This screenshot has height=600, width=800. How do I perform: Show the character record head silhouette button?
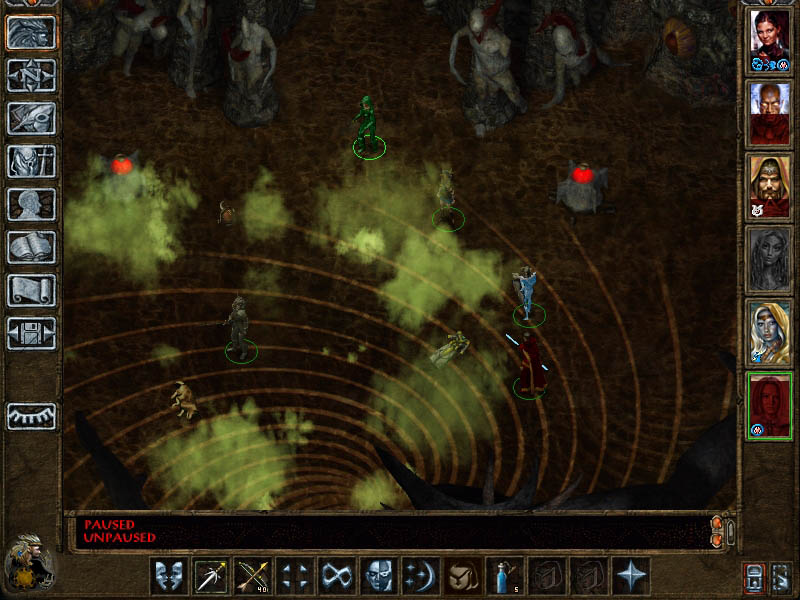coord(31,204)
